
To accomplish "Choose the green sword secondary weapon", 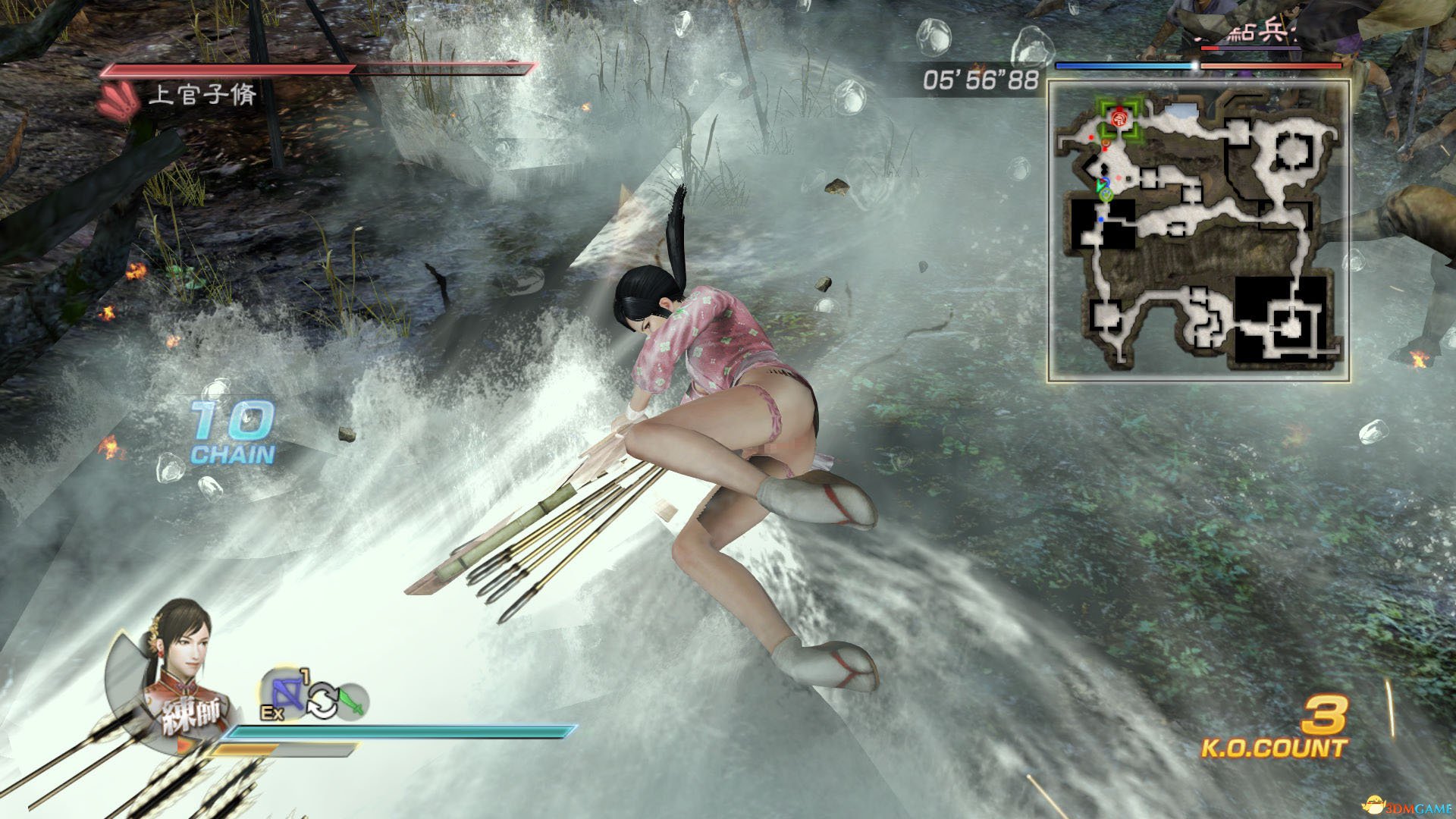I will (352, 701).
